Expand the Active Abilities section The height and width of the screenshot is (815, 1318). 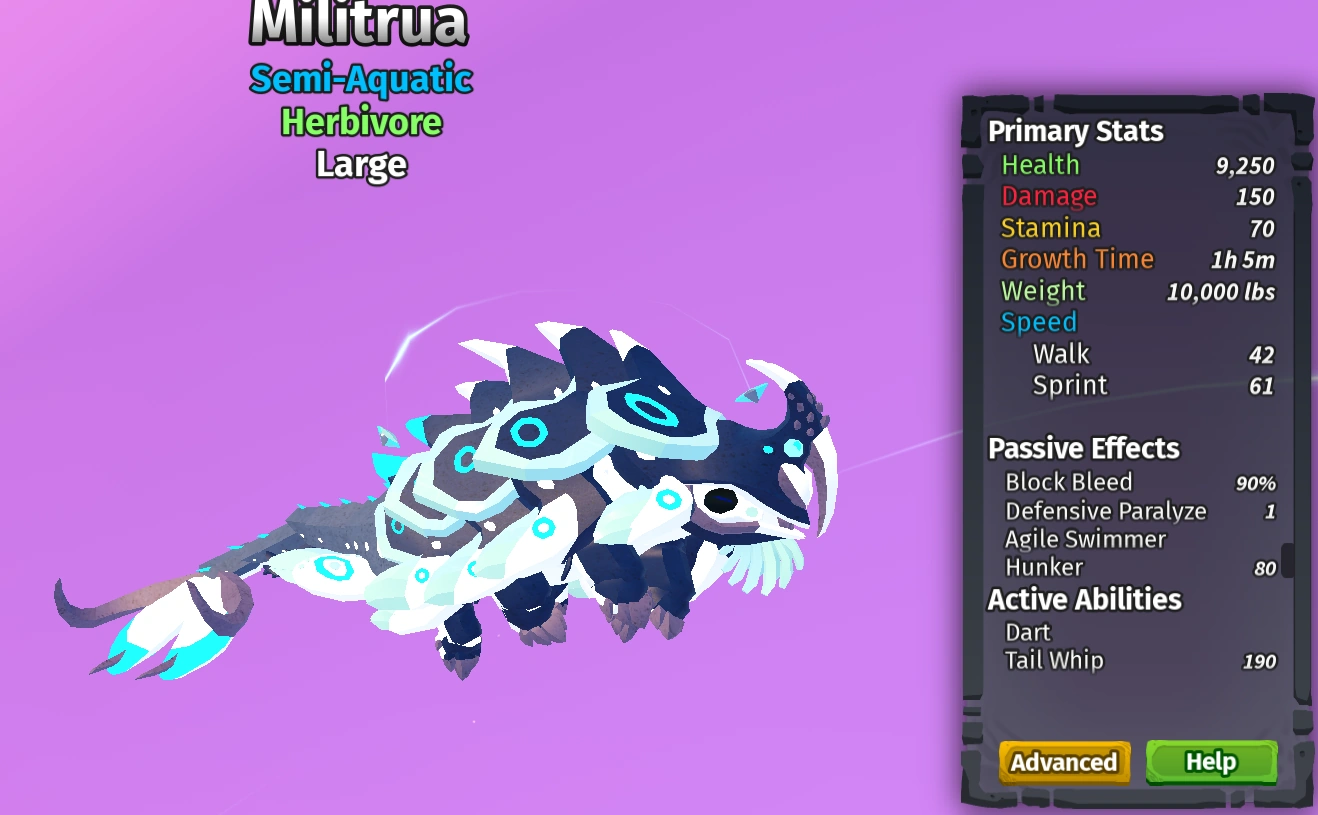[x=1084, y=600]
